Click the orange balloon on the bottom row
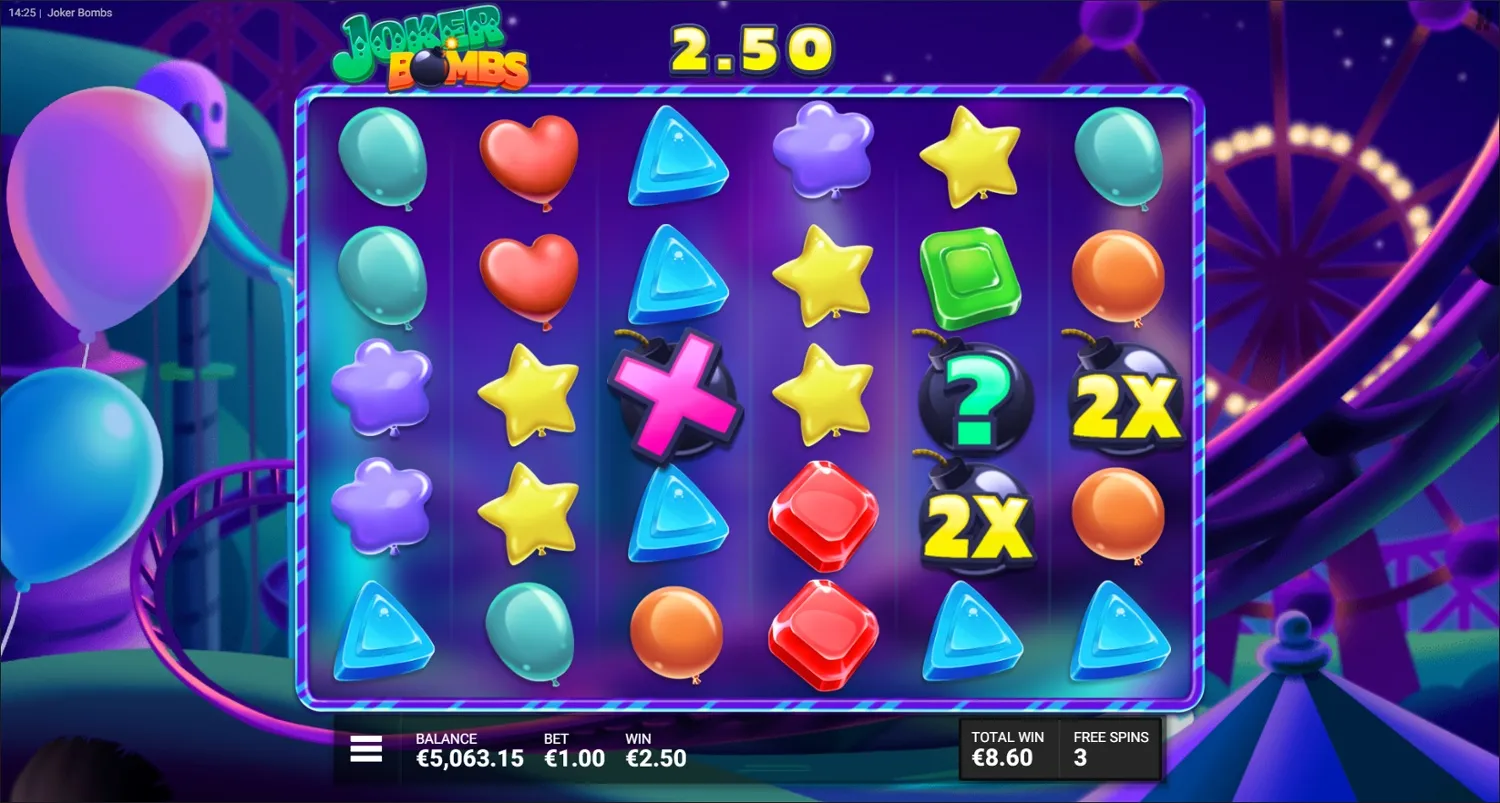 [678, 635]
